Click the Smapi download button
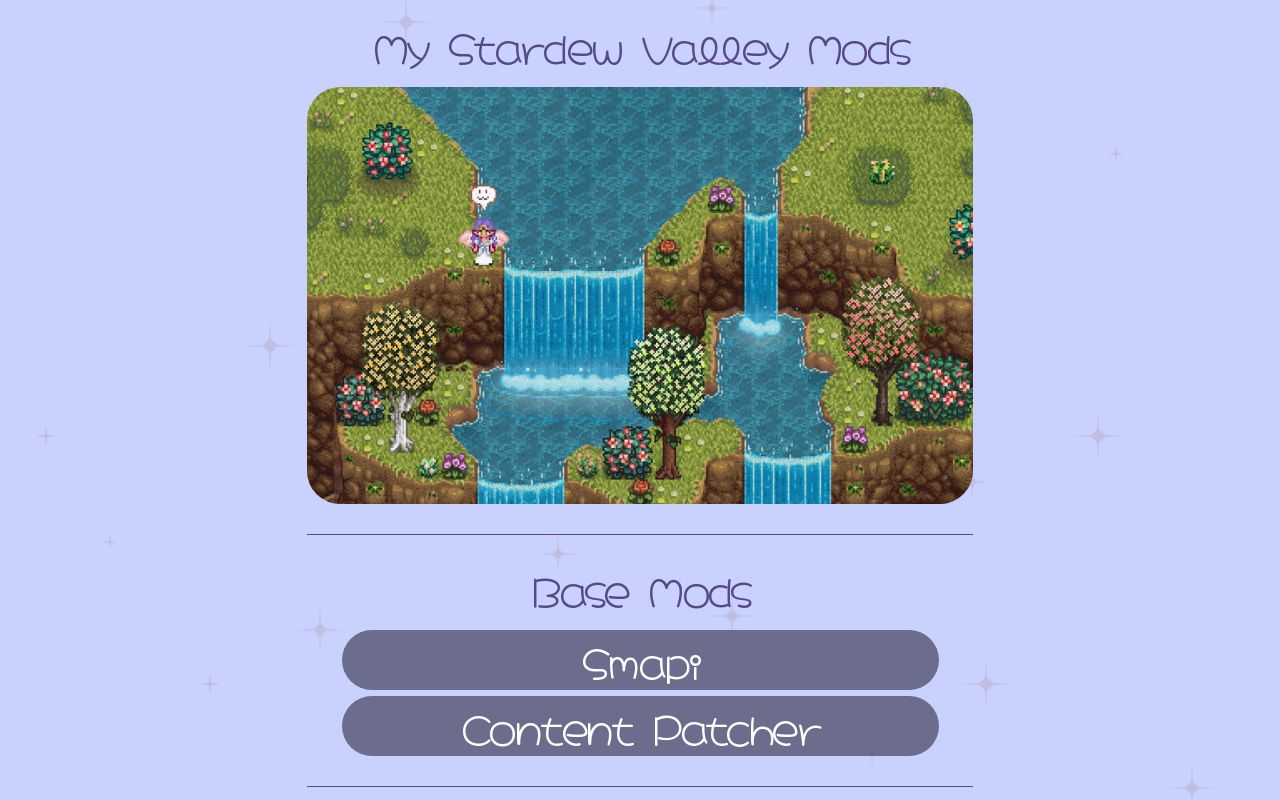Screen dimensions: 1280x800 click(x=640, y=661)
